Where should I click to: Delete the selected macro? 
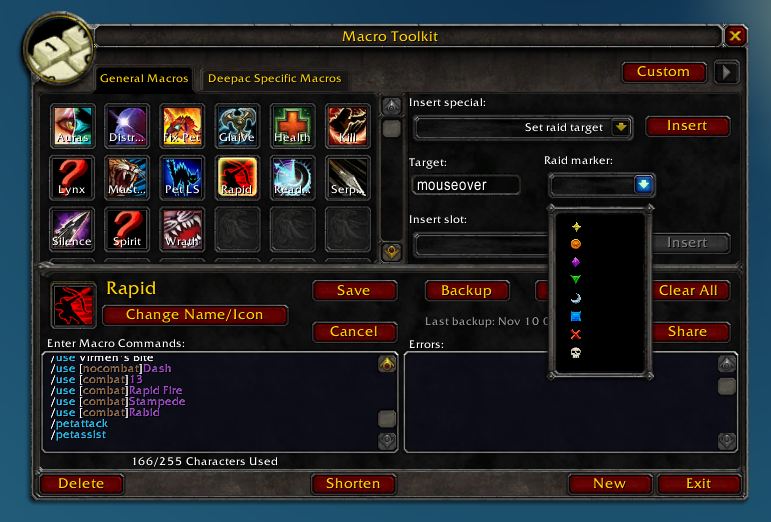tap(81, 484)
